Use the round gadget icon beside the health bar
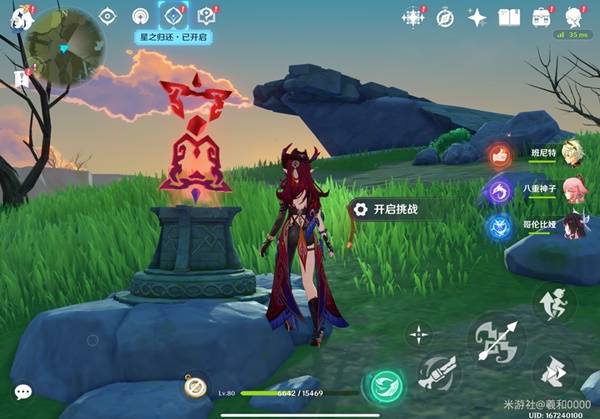The width and height of the screenshot is (600, 419). coord(194,387)
